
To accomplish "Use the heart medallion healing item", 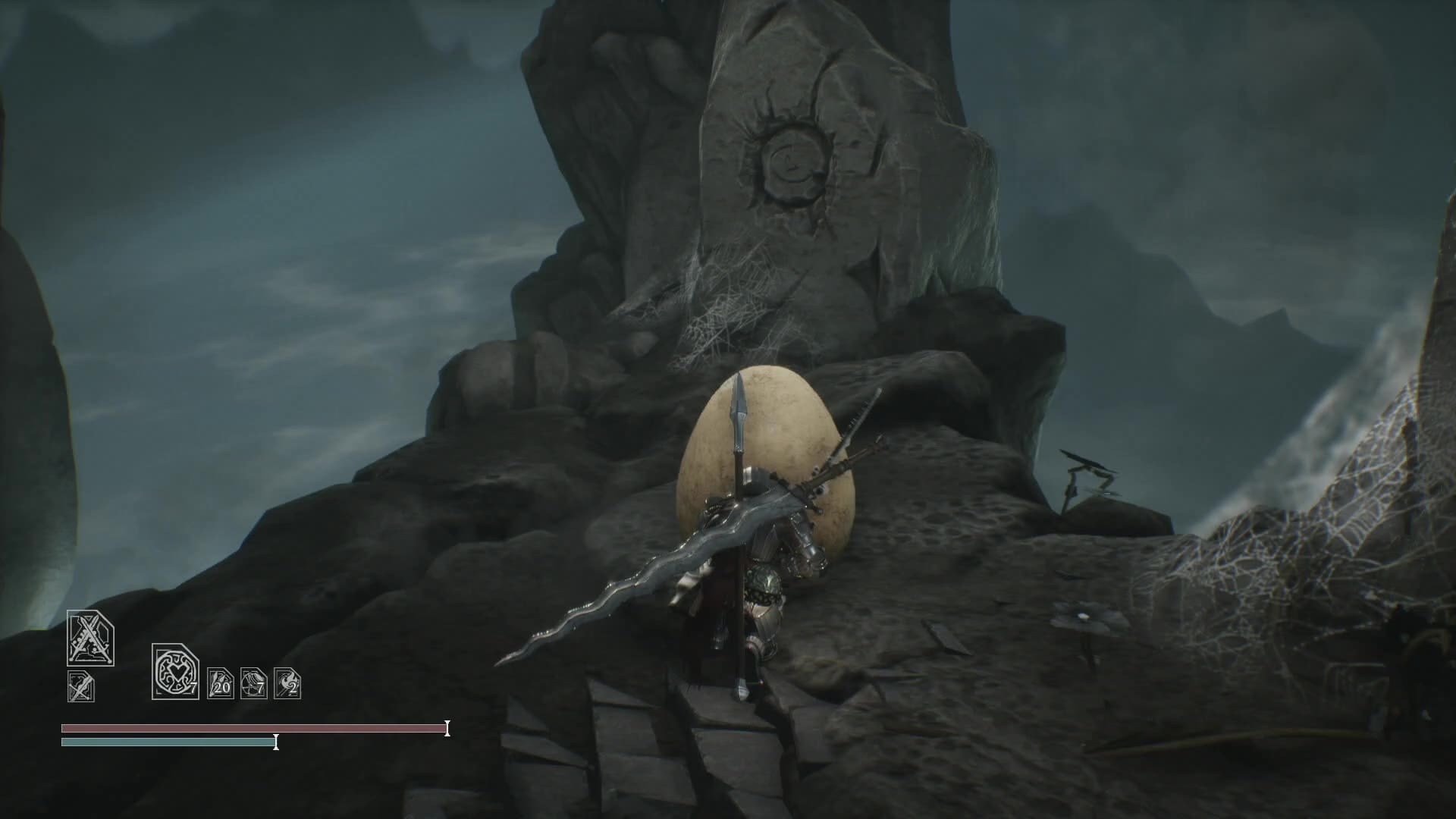I will pyautogui.click(x=175, y=671).
